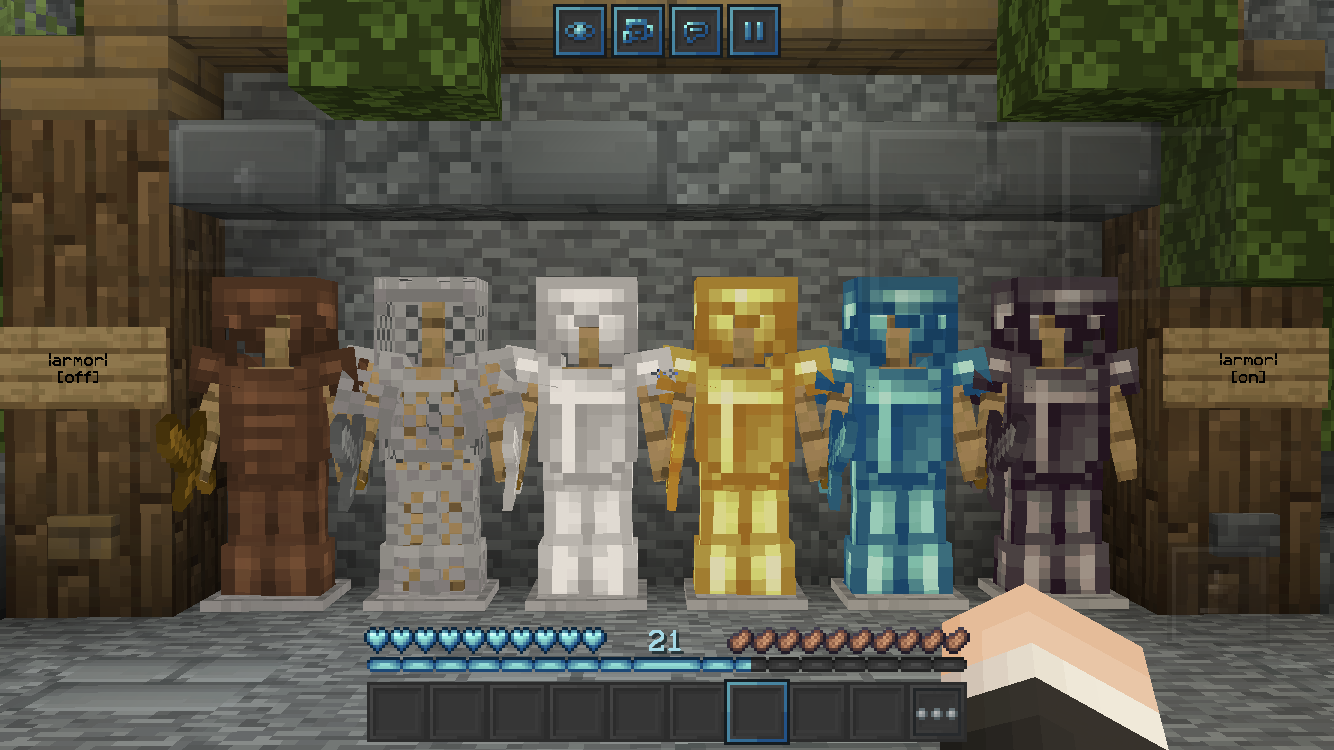Click the currently selected hotbar slot
The image size is (1334, 750).
pos(757,710)
